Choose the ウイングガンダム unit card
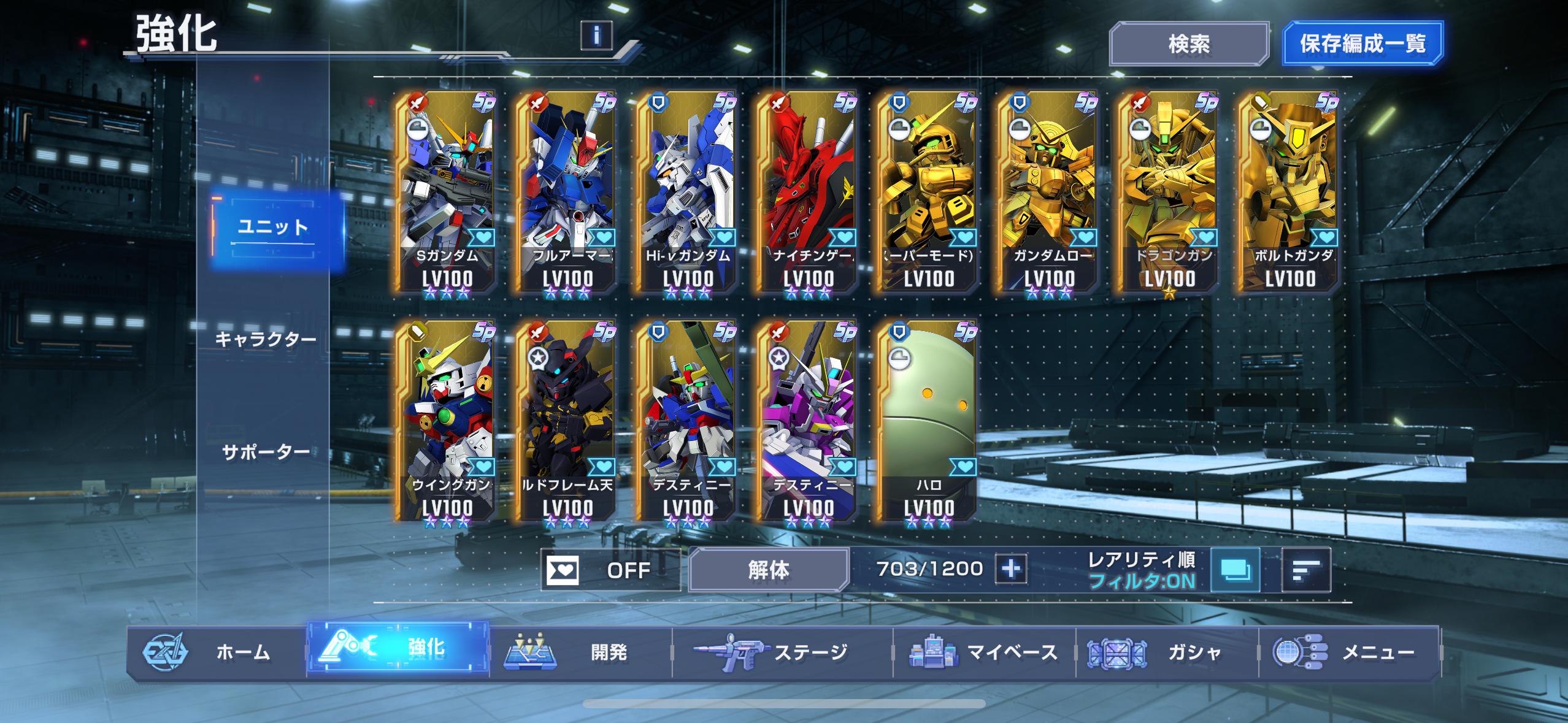 pyautogui.click(x=446, y=421)
